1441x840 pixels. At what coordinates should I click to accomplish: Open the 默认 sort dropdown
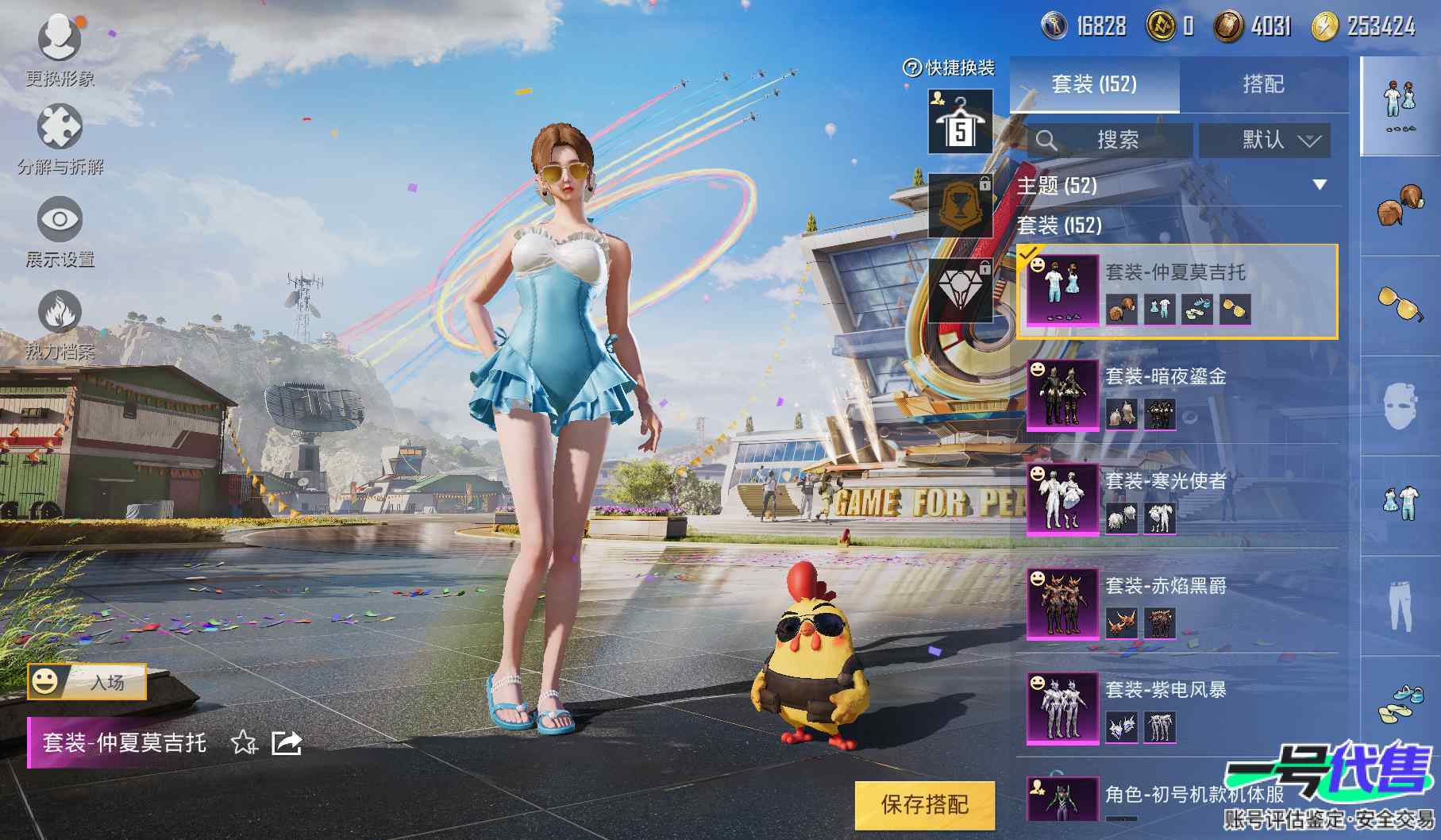pos(1264,141)
